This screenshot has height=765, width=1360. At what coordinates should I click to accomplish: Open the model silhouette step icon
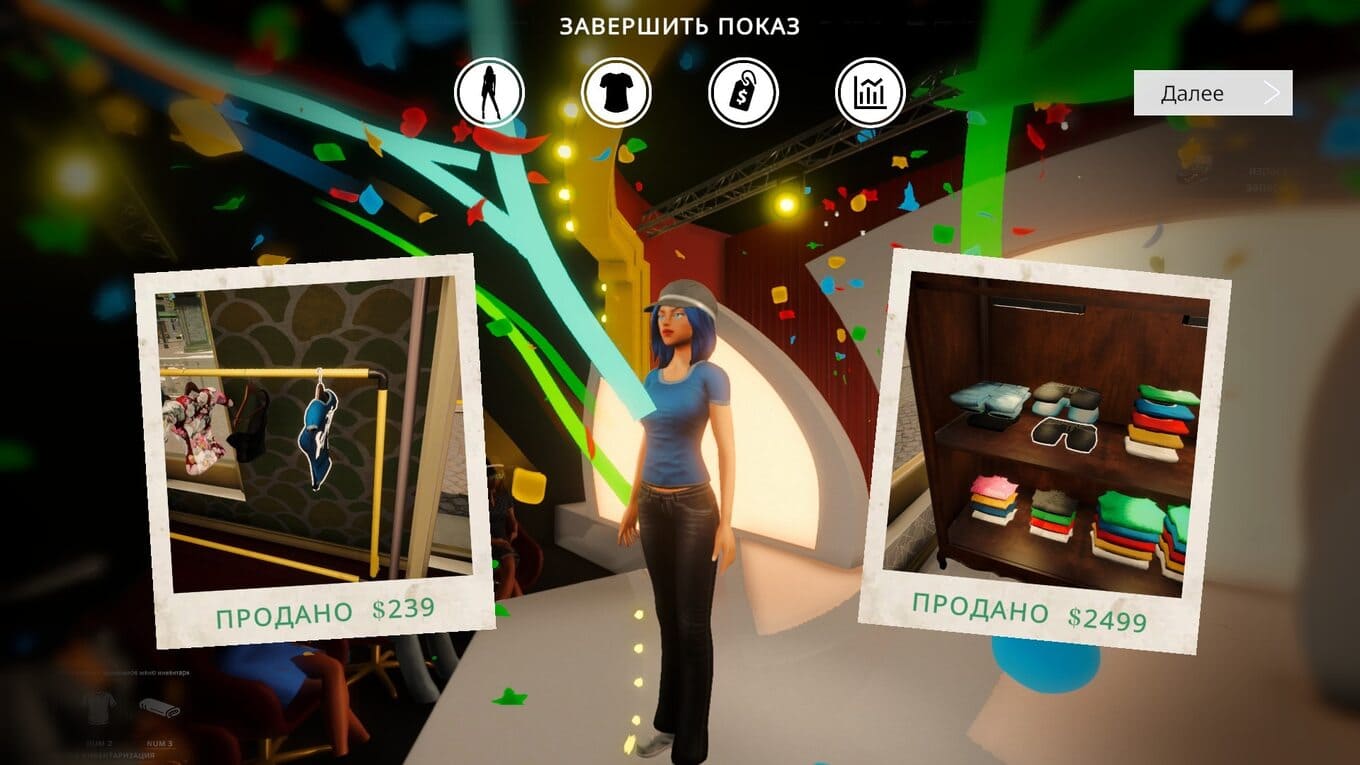[x=489, y=93]
